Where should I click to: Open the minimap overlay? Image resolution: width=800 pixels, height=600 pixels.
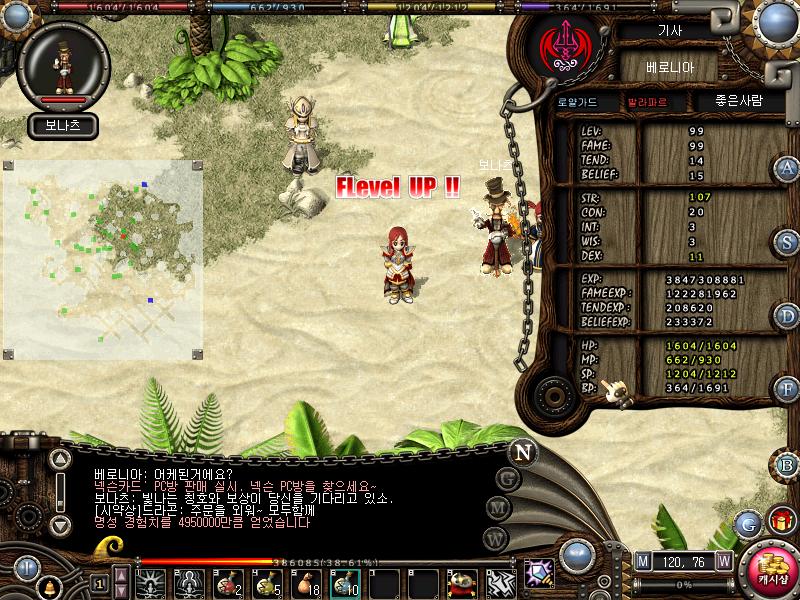[x=103, y=260]
